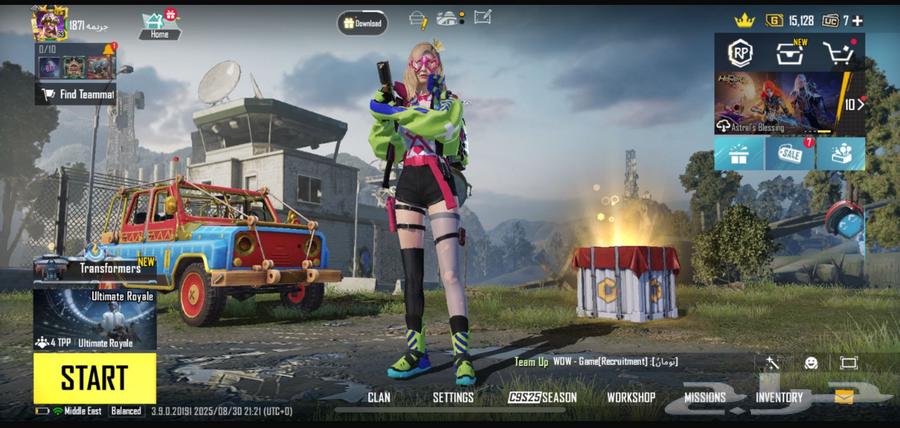Open the Ultimate Royale mode selector

click(95, 320)
